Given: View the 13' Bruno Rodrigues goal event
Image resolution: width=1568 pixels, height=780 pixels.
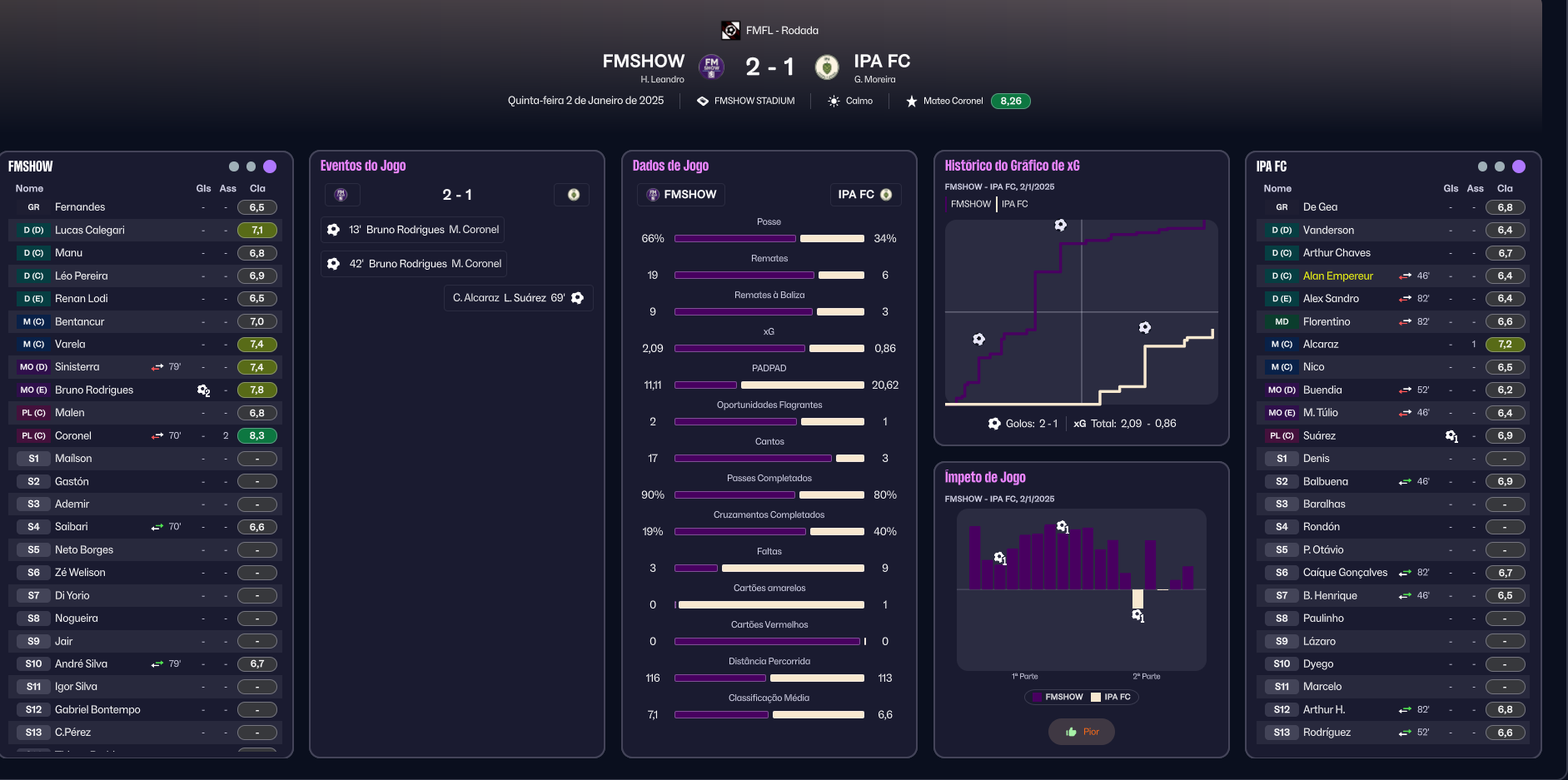Looking at the screenshot, I should [x=413, y=230].
